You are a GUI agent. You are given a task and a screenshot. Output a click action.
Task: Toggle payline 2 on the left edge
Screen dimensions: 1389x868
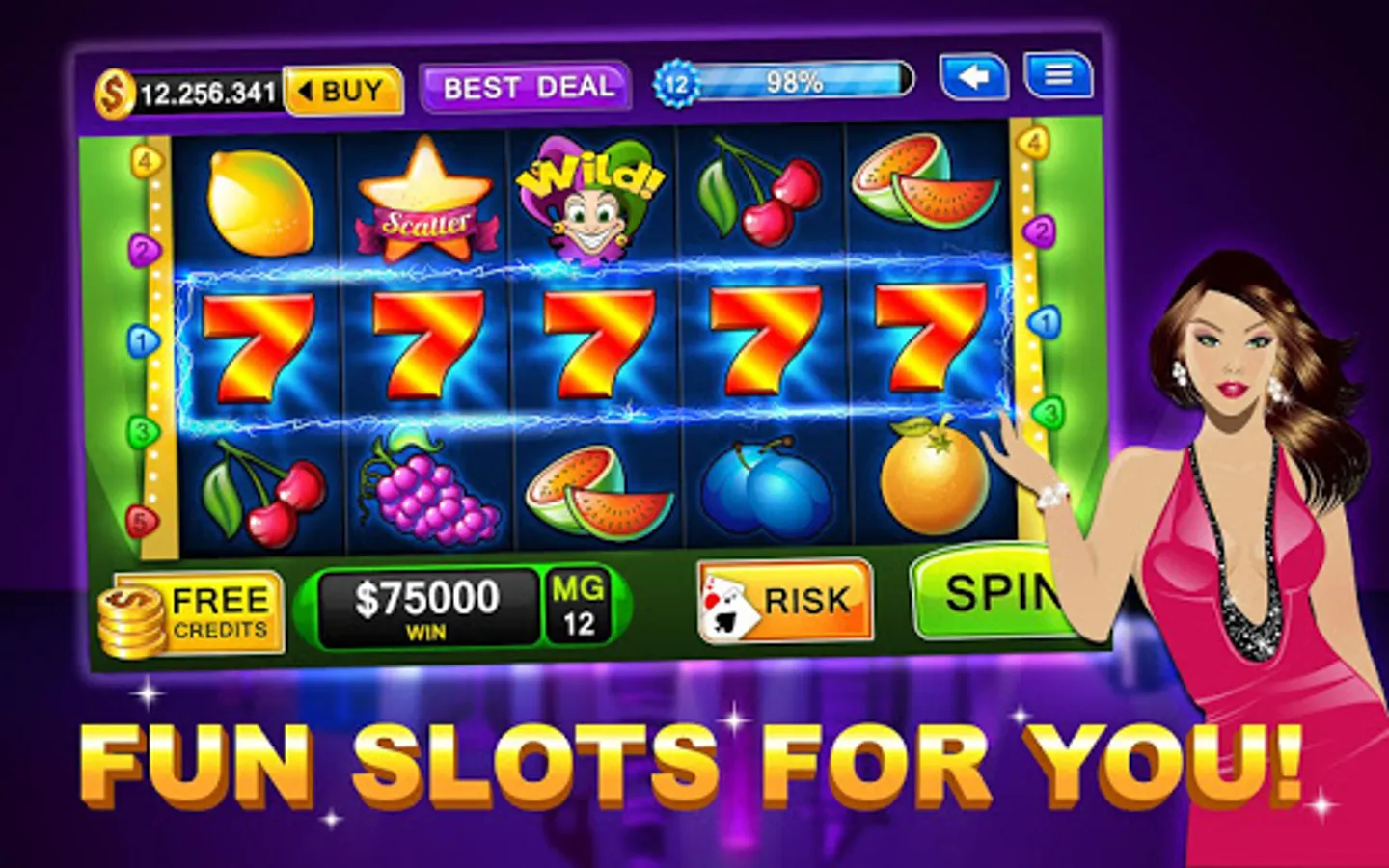tap(143, 252)
